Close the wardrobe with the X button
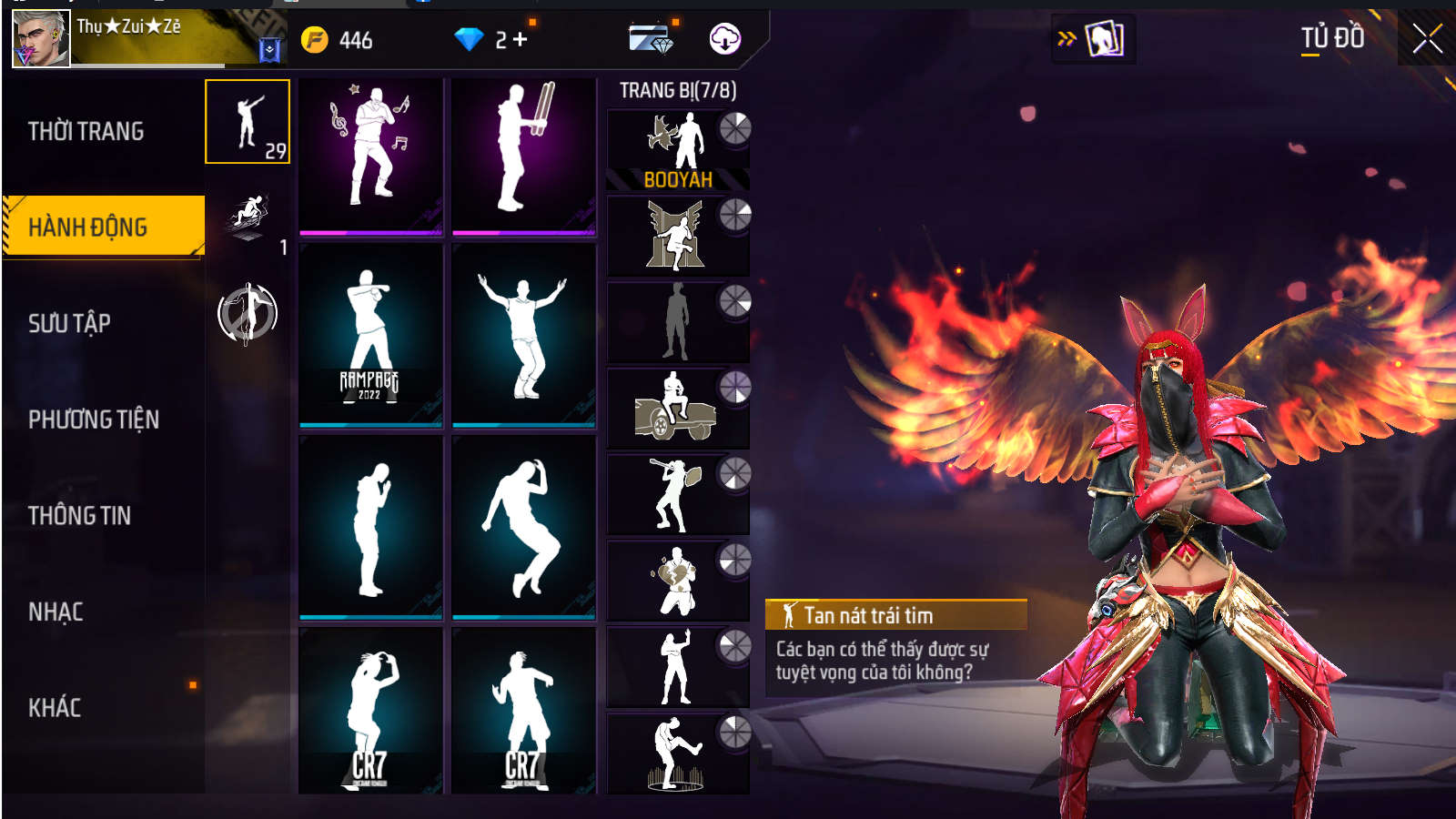 (1426, 39)
